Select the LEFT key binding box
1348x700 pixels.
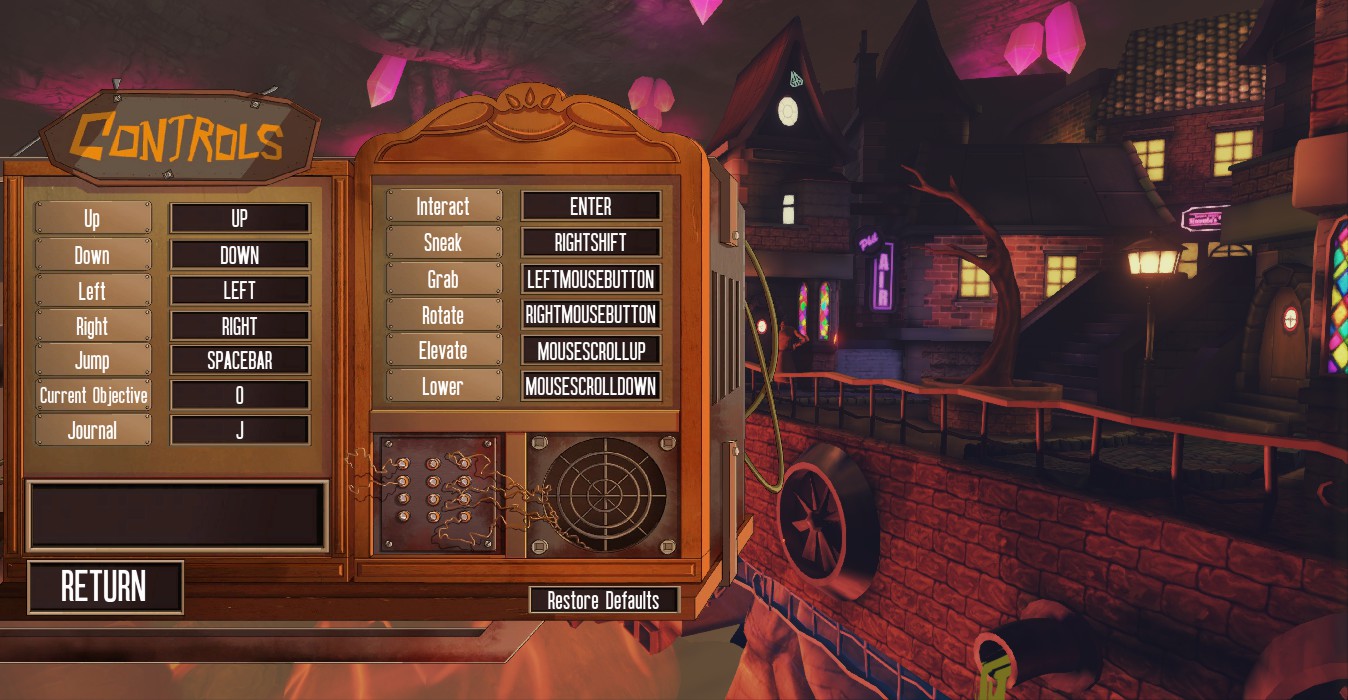[x=240, y=290]
